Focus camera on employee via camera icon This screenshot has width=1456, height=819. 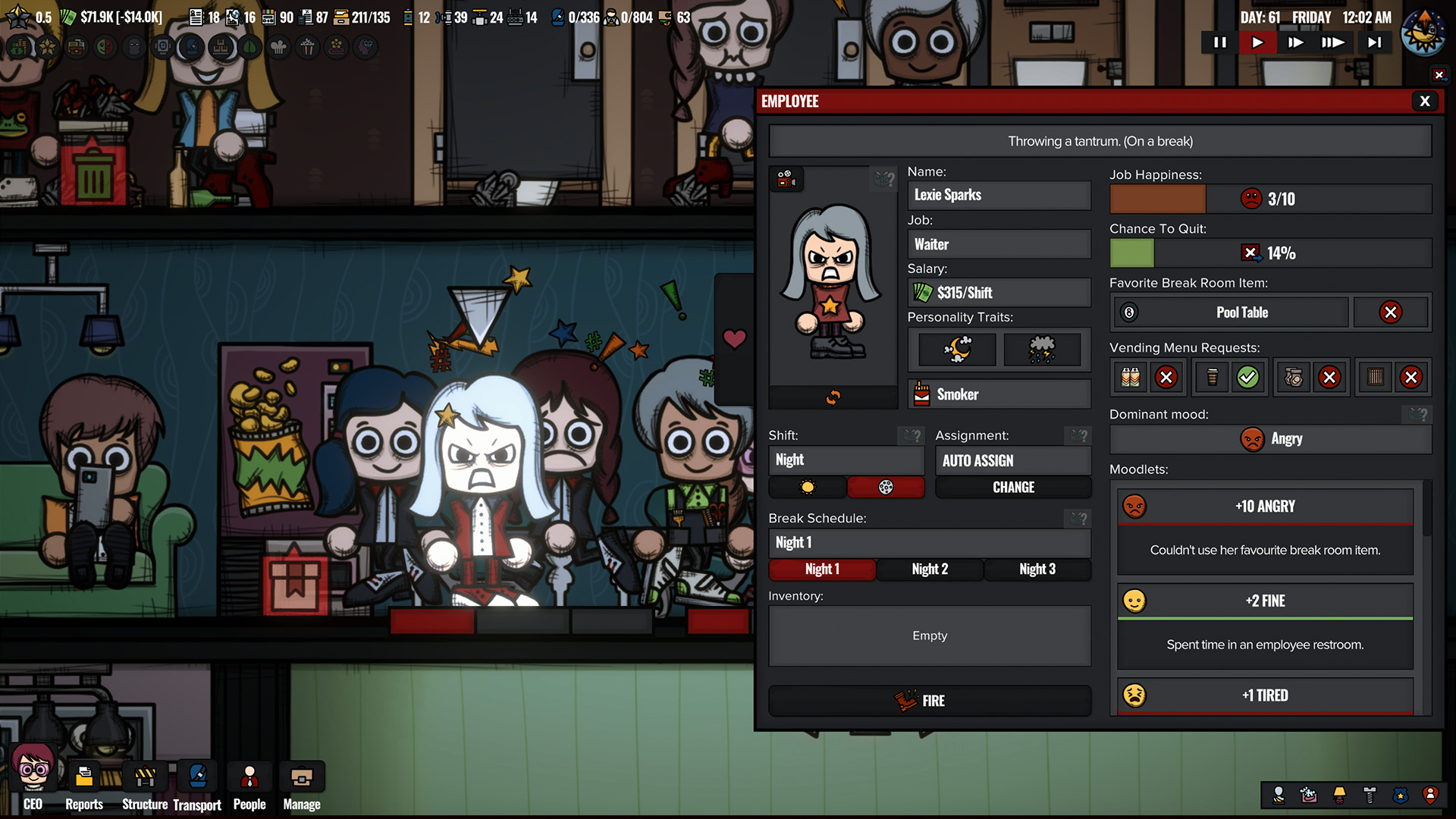pyautogui.click(x=786, y=179)
